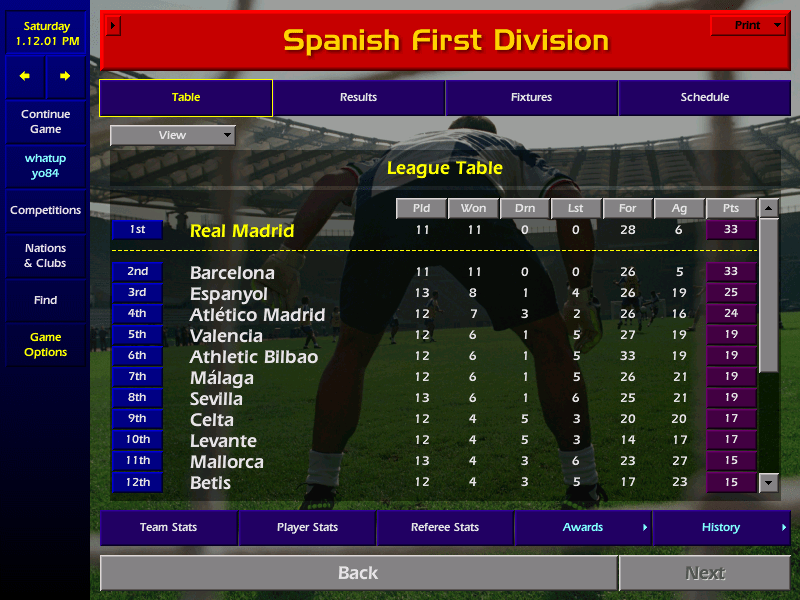Open the Awards submenu

pos(583,528)
